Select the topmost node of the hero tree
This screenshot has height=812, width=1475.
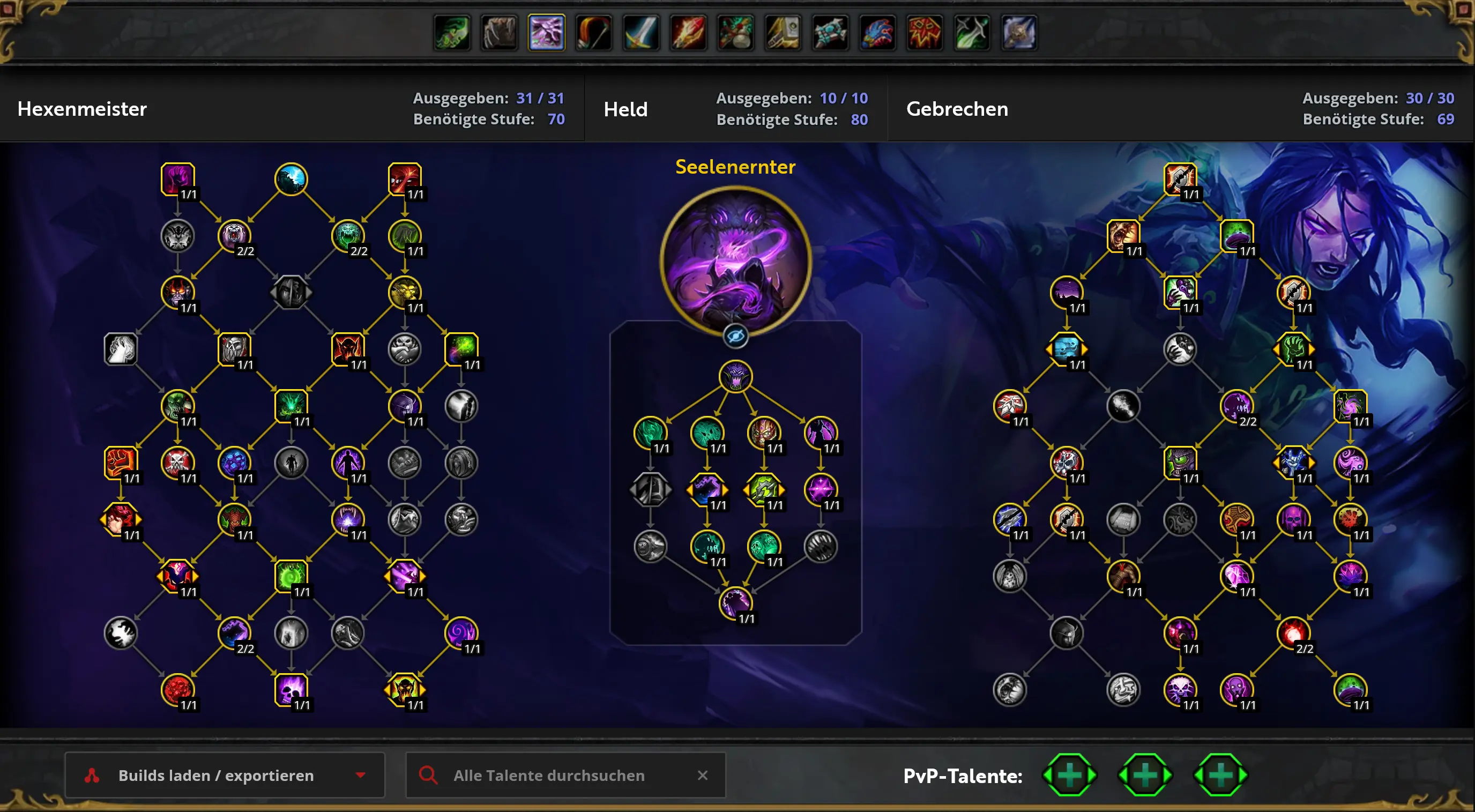click(735, 376)
